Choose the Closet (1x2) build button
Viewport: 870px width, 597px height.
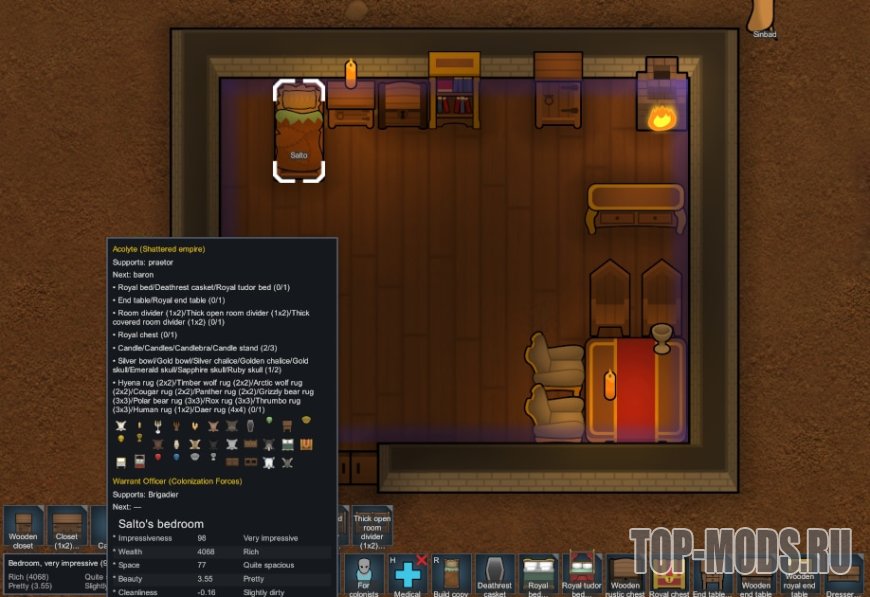point(67,527)
